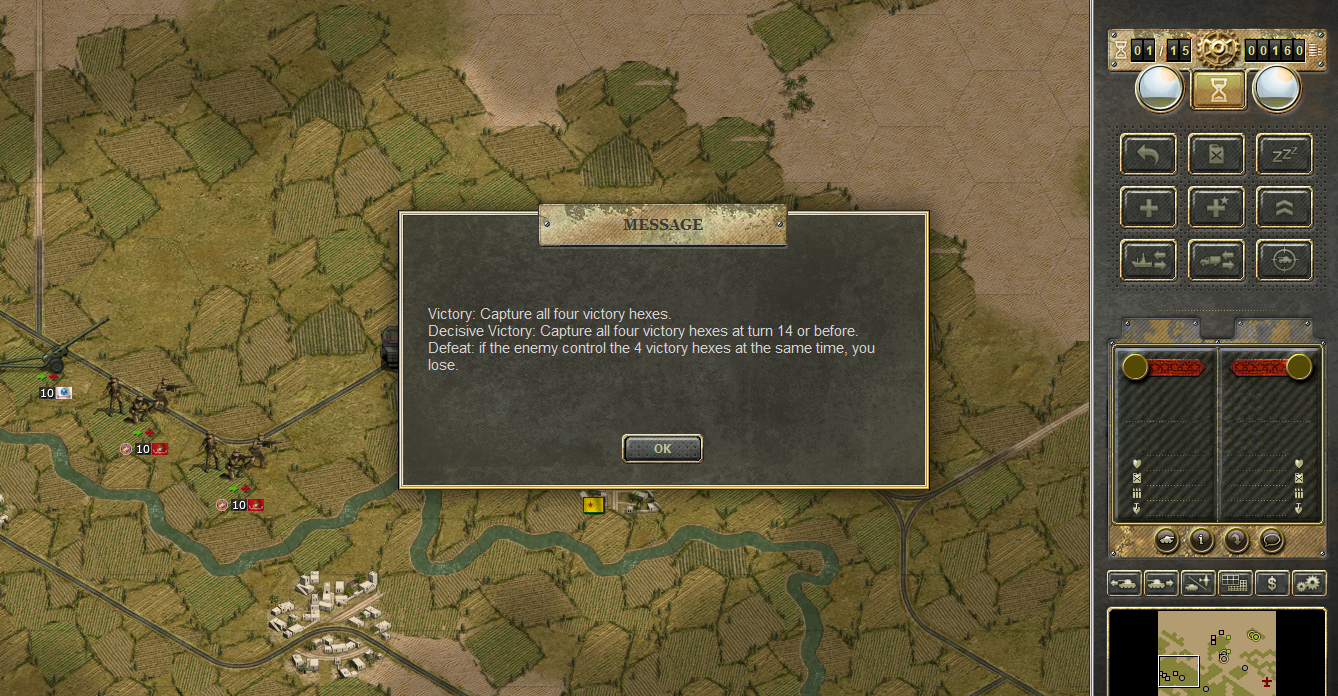Put the unit to sleep with ZZZ
The image size is (1338, 696).
[x=1284, y=155]
